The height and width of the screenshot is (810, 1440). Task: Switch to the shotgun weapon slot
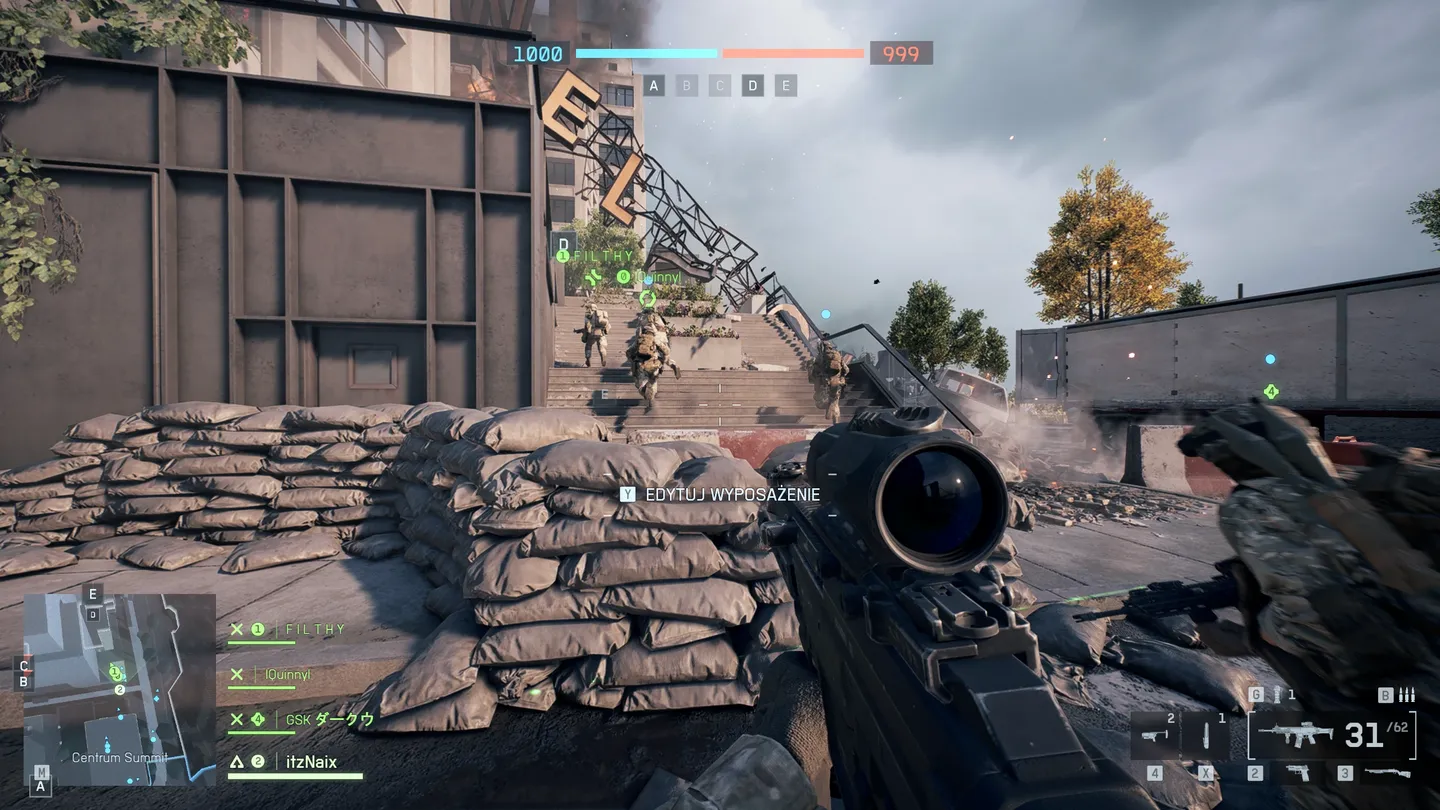click(1386, 772)
